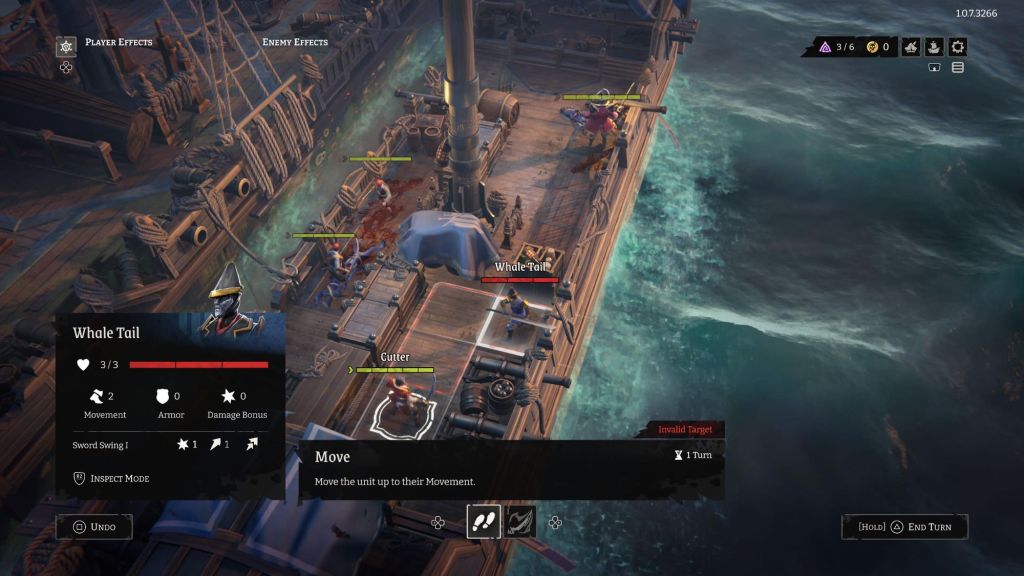
Task: Select the Cutter unit on deck
Action: pyautogui.click(x=400, y=400)
